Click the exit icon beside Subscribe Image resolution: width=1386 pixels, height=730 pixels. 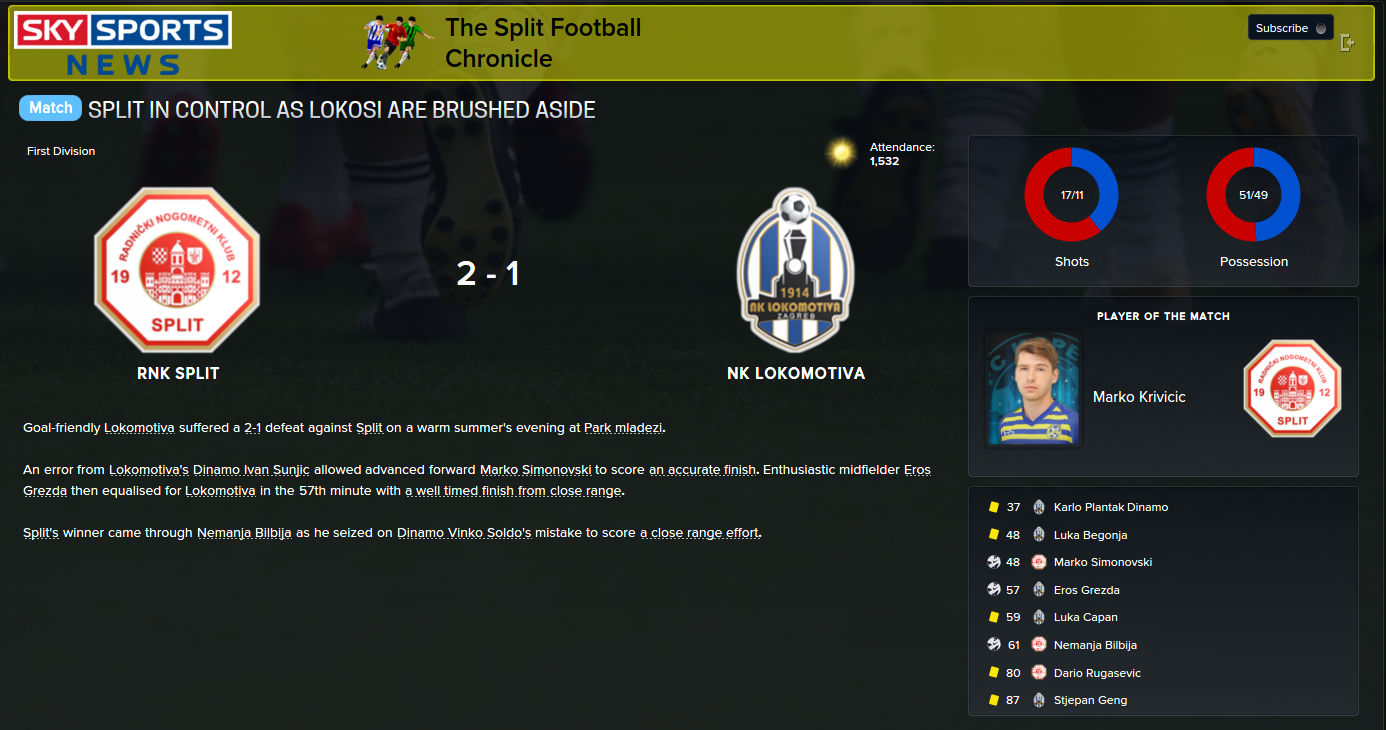(x=1348, y=43)
